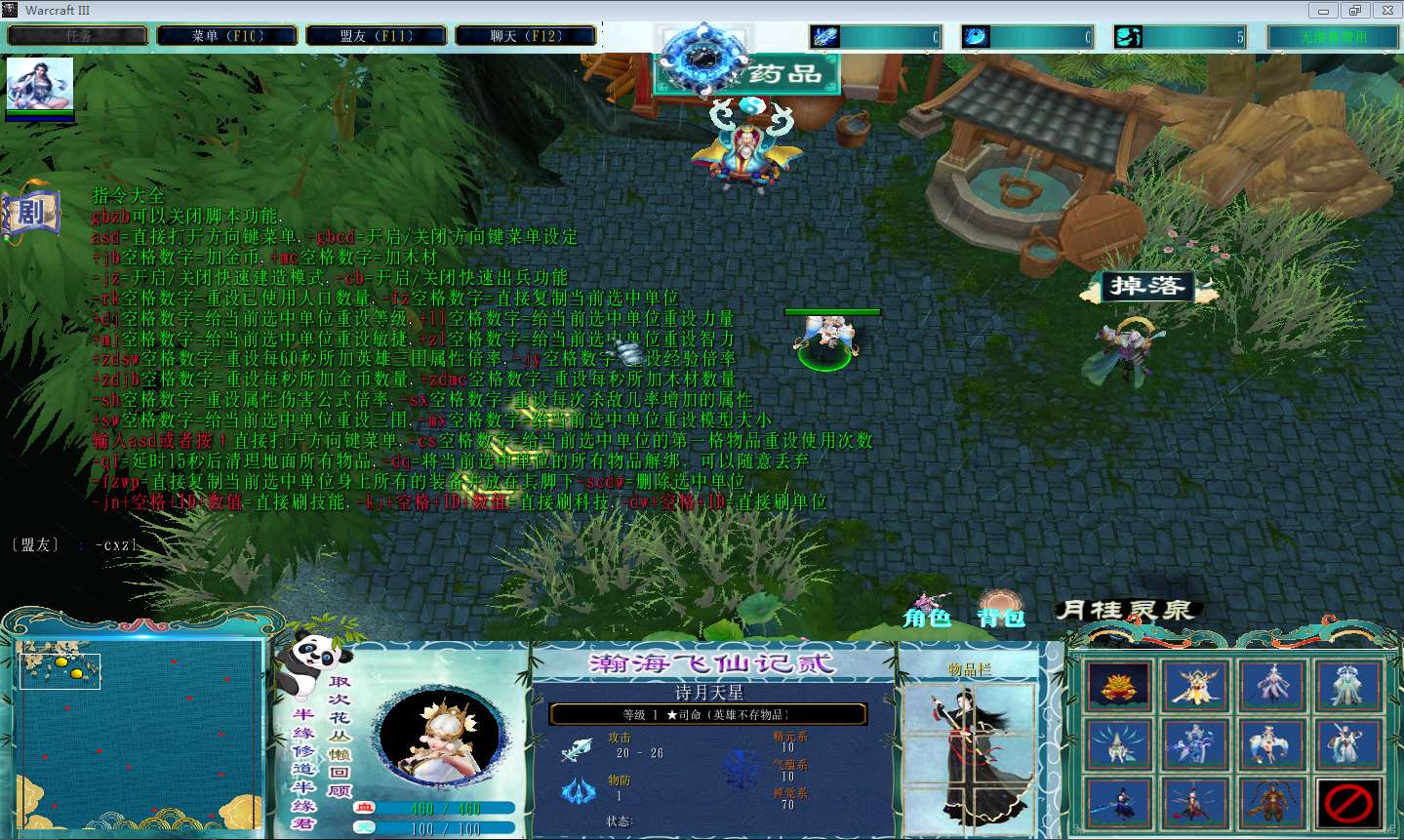1404x840 pixels.
Task: Minimize the Warcraft III window
Action: click(x=1323, y=11)
